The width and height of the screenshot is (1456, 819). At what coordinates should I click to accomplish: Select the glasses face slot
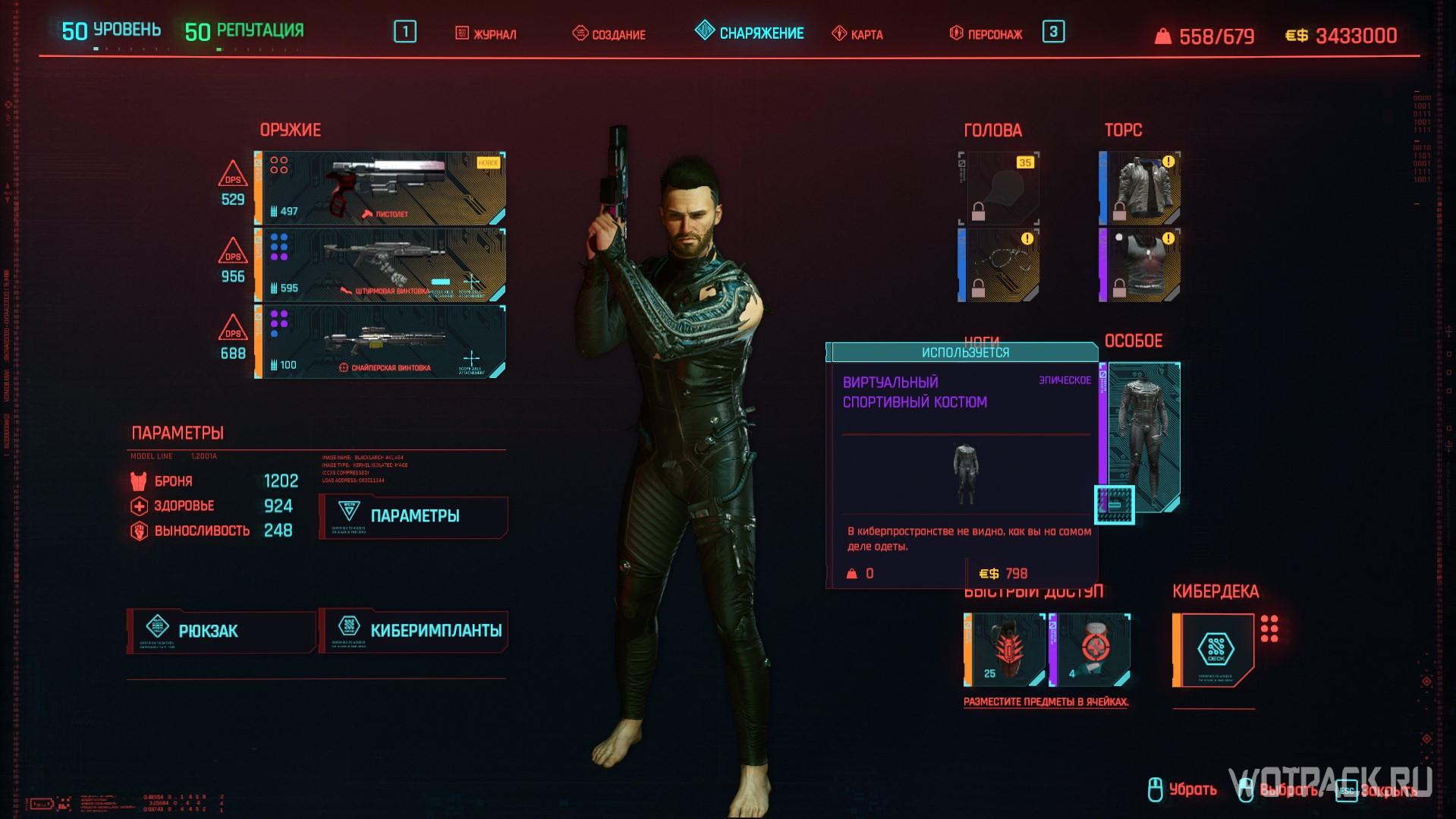point(998,265)
